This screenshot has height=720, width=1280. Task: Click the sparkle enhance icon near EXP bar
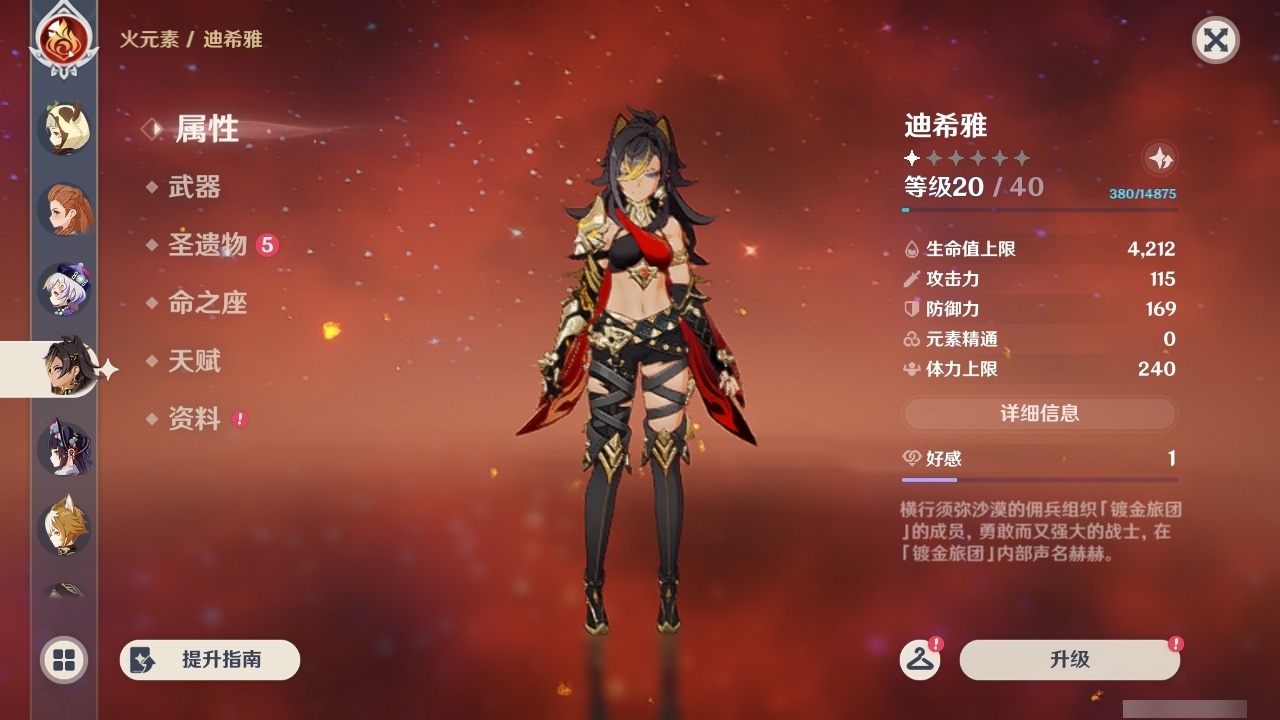click(x=1159, y=158)
